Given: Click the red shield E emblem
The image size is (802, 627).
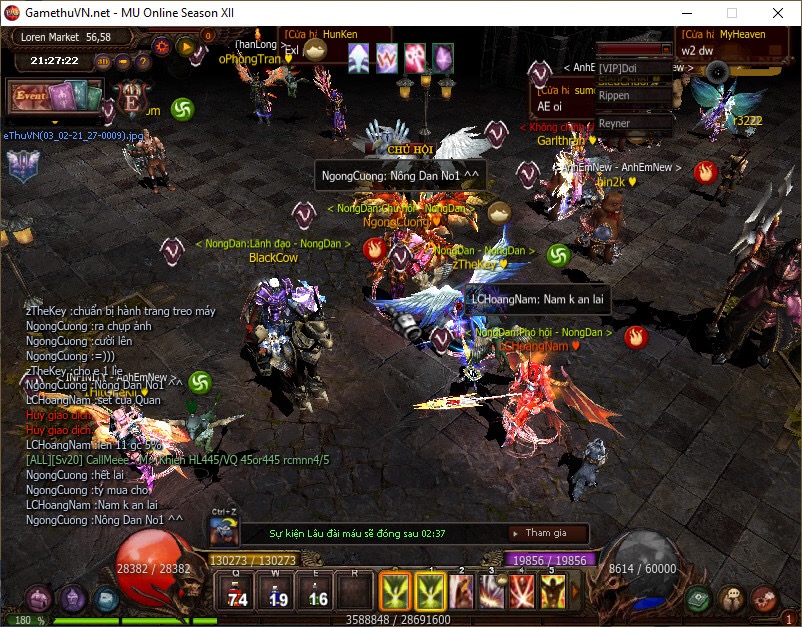Looking at the screenshot, I should (131, 100).
